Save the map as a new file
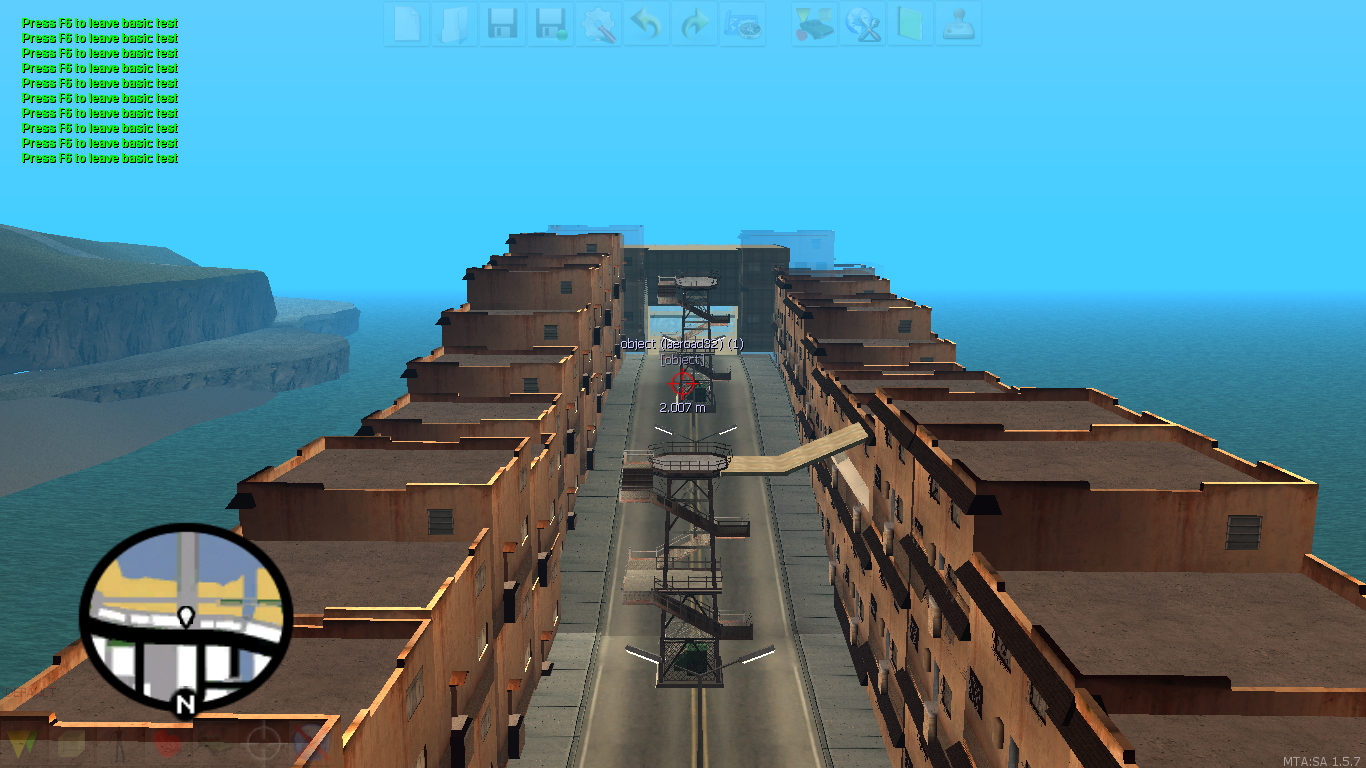Image resolution: width=1366 pixels, height=768 pixels. [x=549, y=25]
